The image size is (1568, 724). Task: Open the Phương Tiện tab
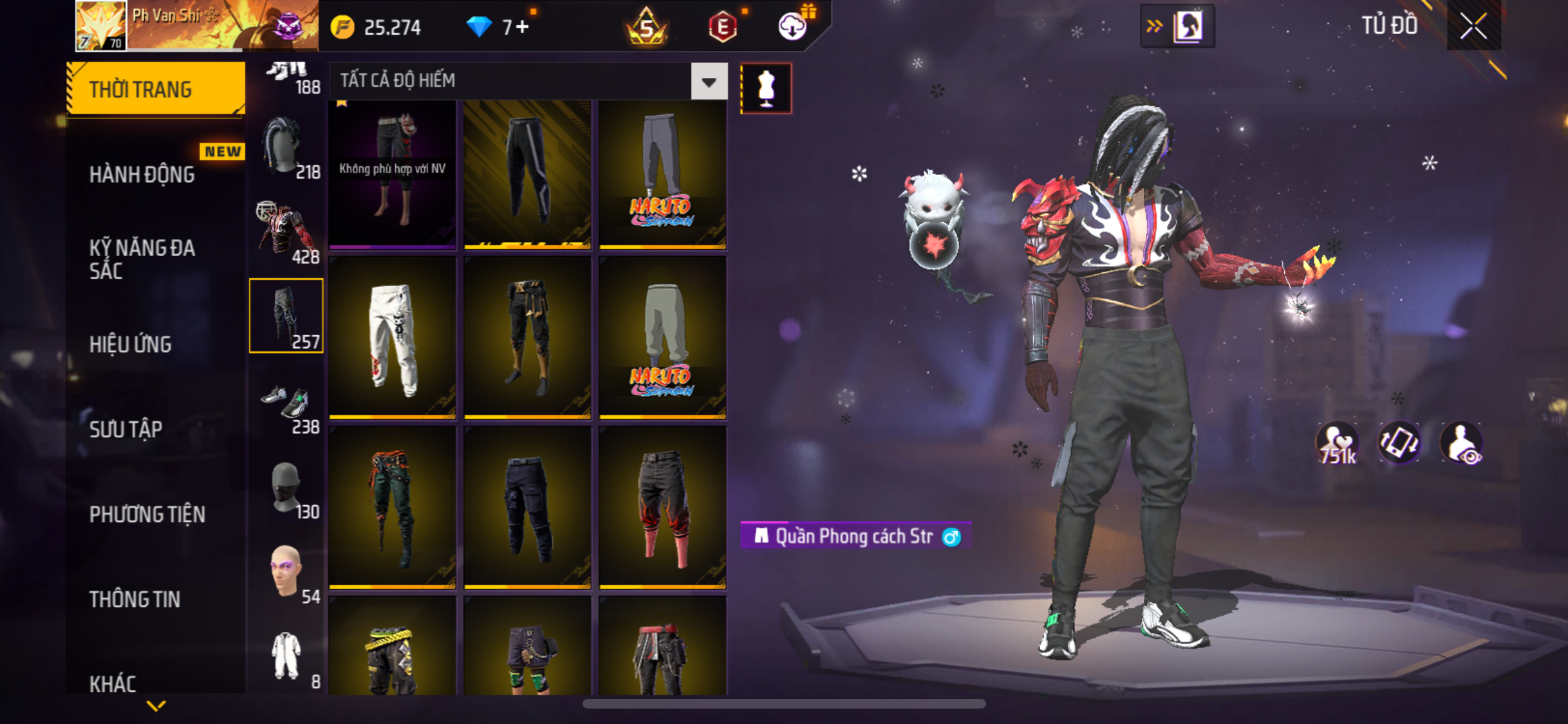click(147, 514)
